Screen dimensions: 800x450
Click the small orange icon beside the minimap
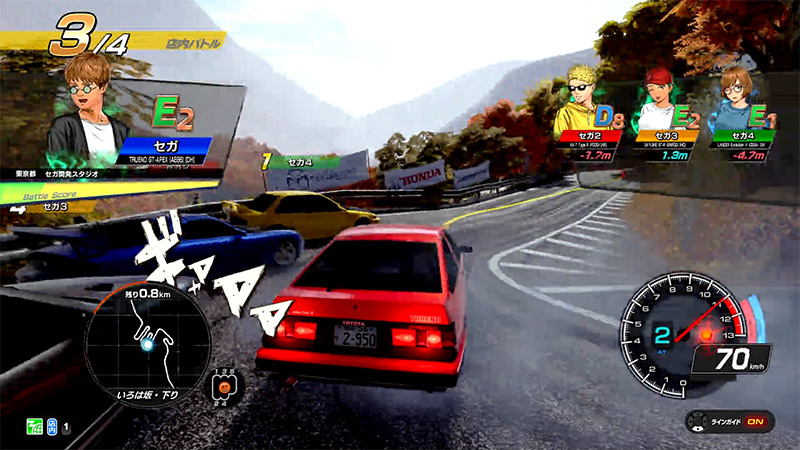pos(225,386)
